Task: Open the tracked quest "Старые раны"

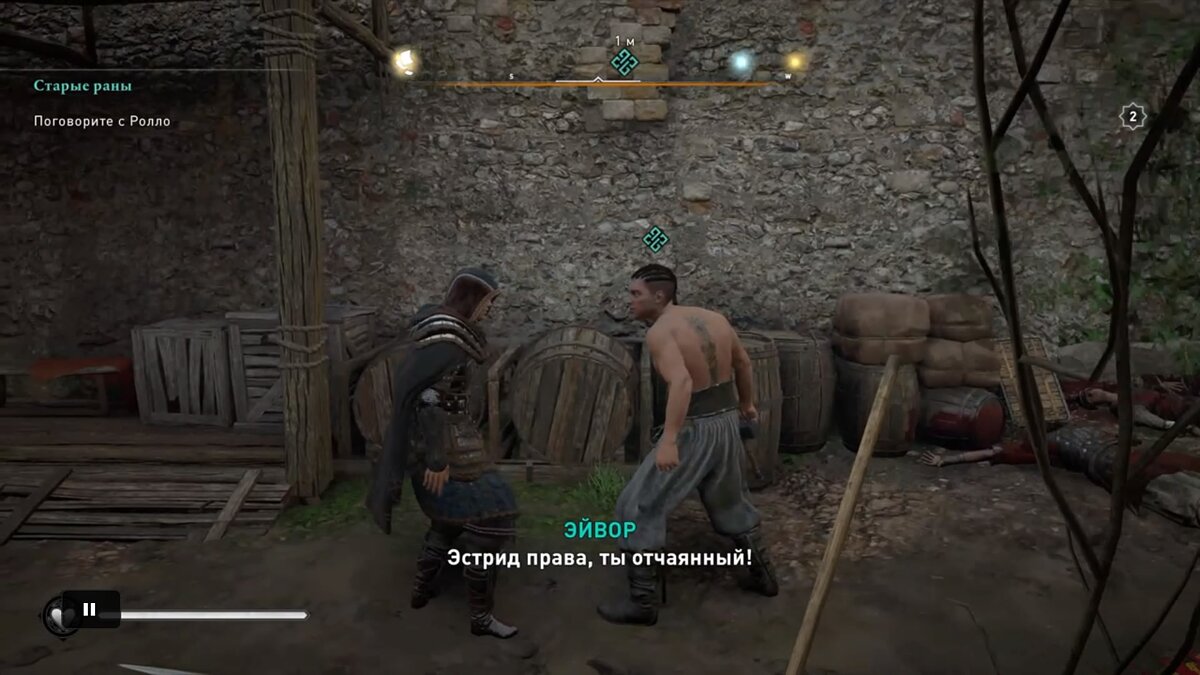Action: point(83,86)
